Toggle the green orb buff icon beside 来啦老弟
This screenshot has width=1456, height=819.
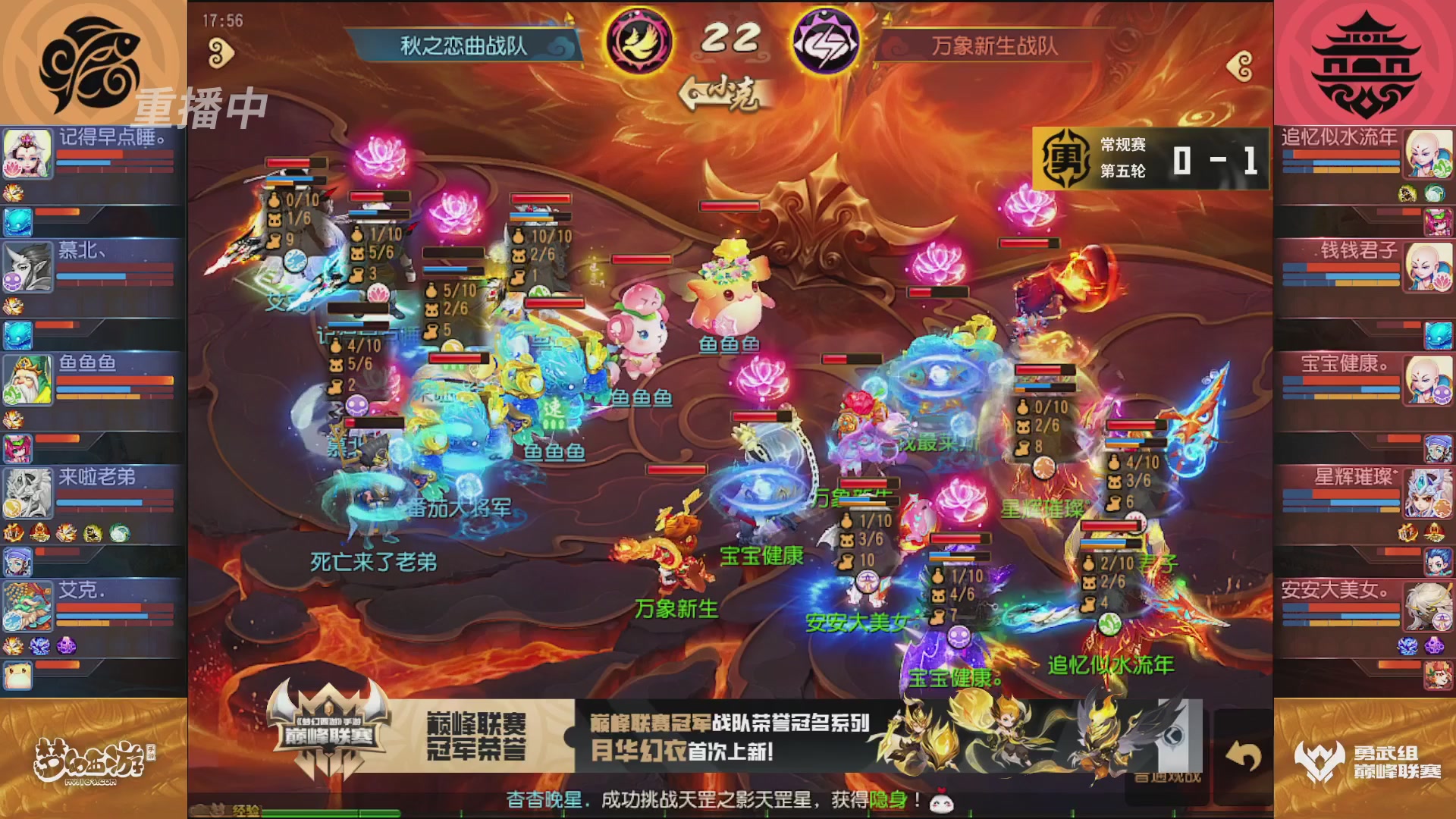click(118, 533)
